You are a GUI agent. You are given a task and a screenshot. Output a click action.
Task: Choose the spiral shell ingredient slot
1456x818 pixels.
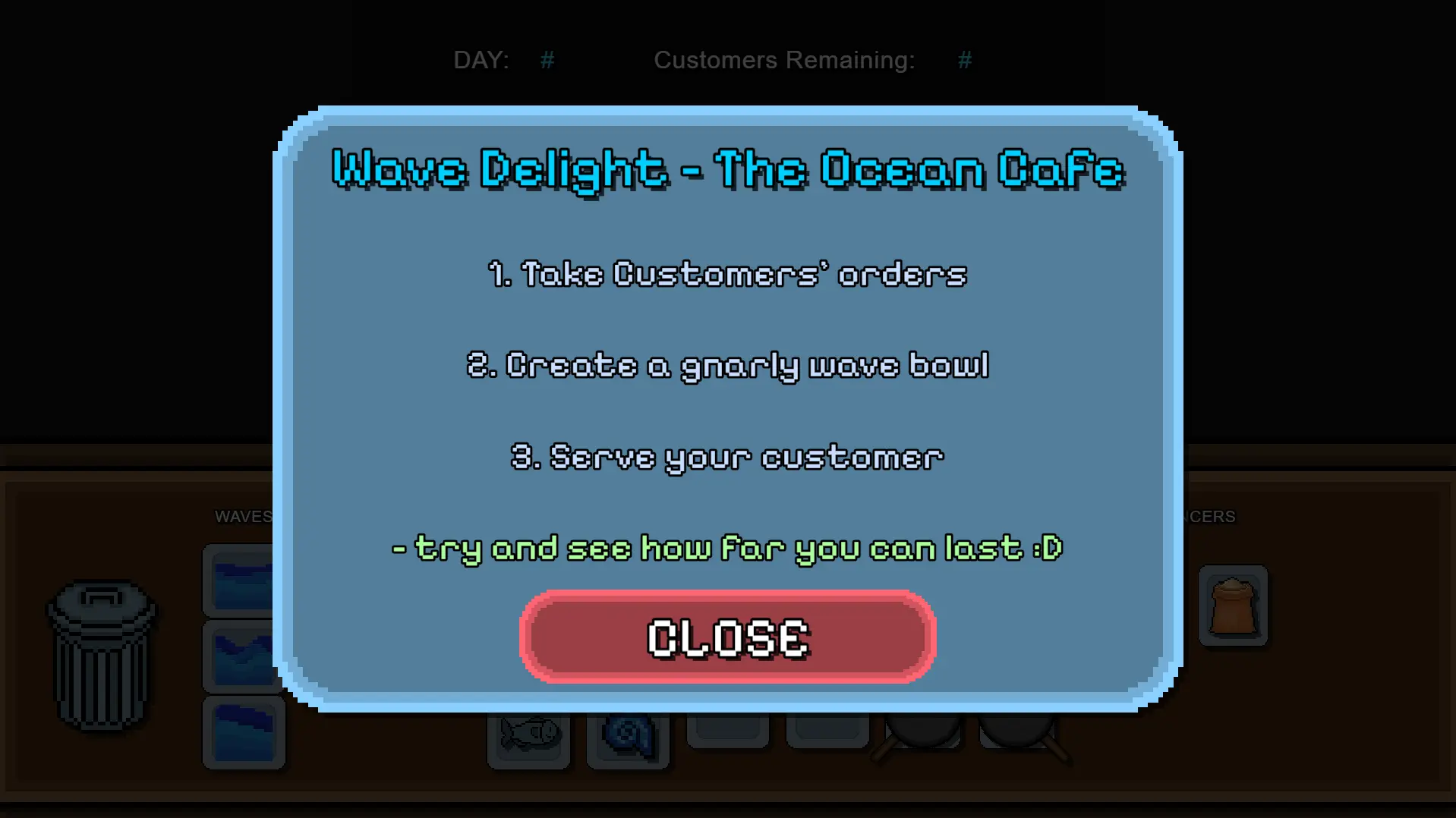point(628,738)
